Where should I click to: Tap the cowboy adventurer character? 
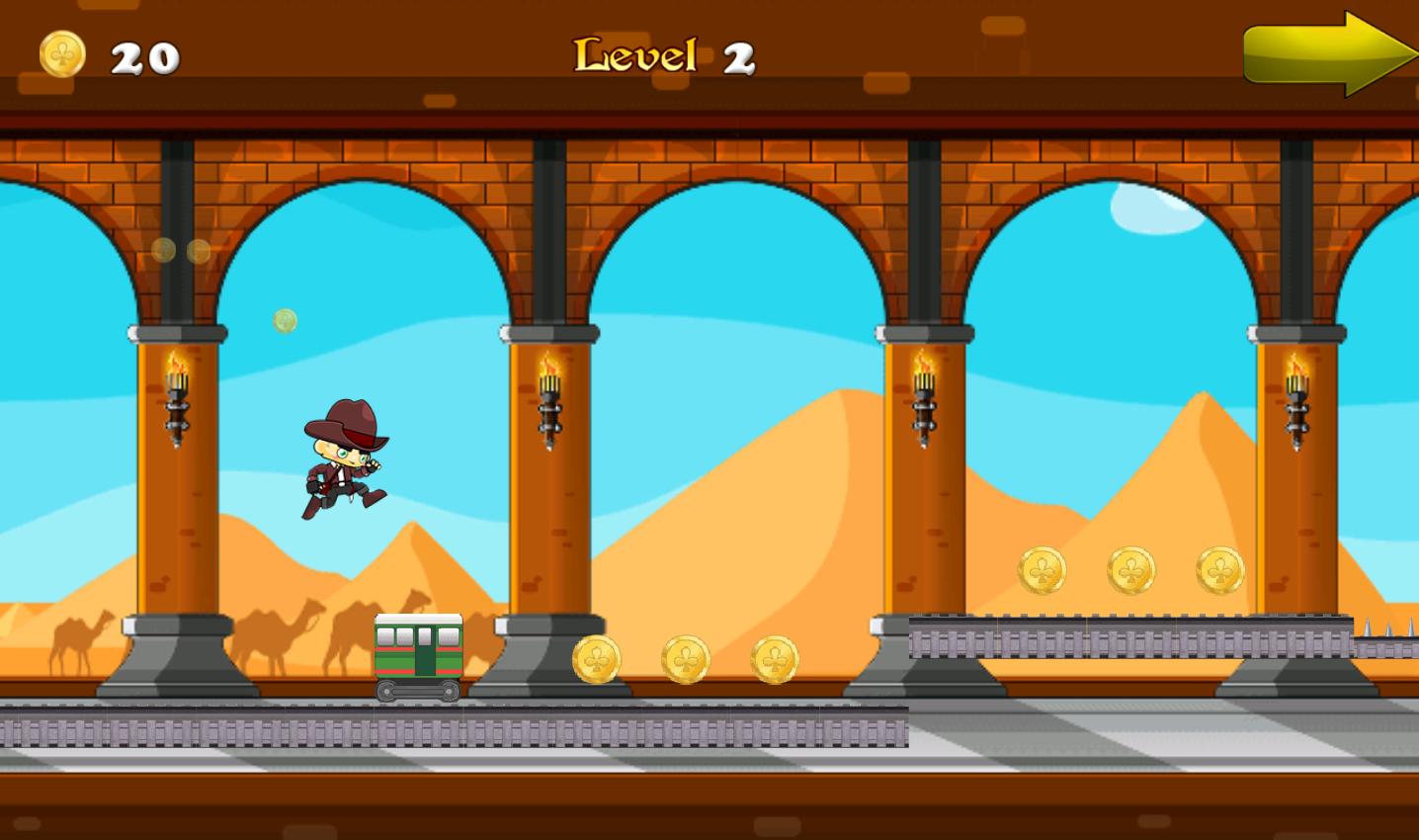(344, 460)
